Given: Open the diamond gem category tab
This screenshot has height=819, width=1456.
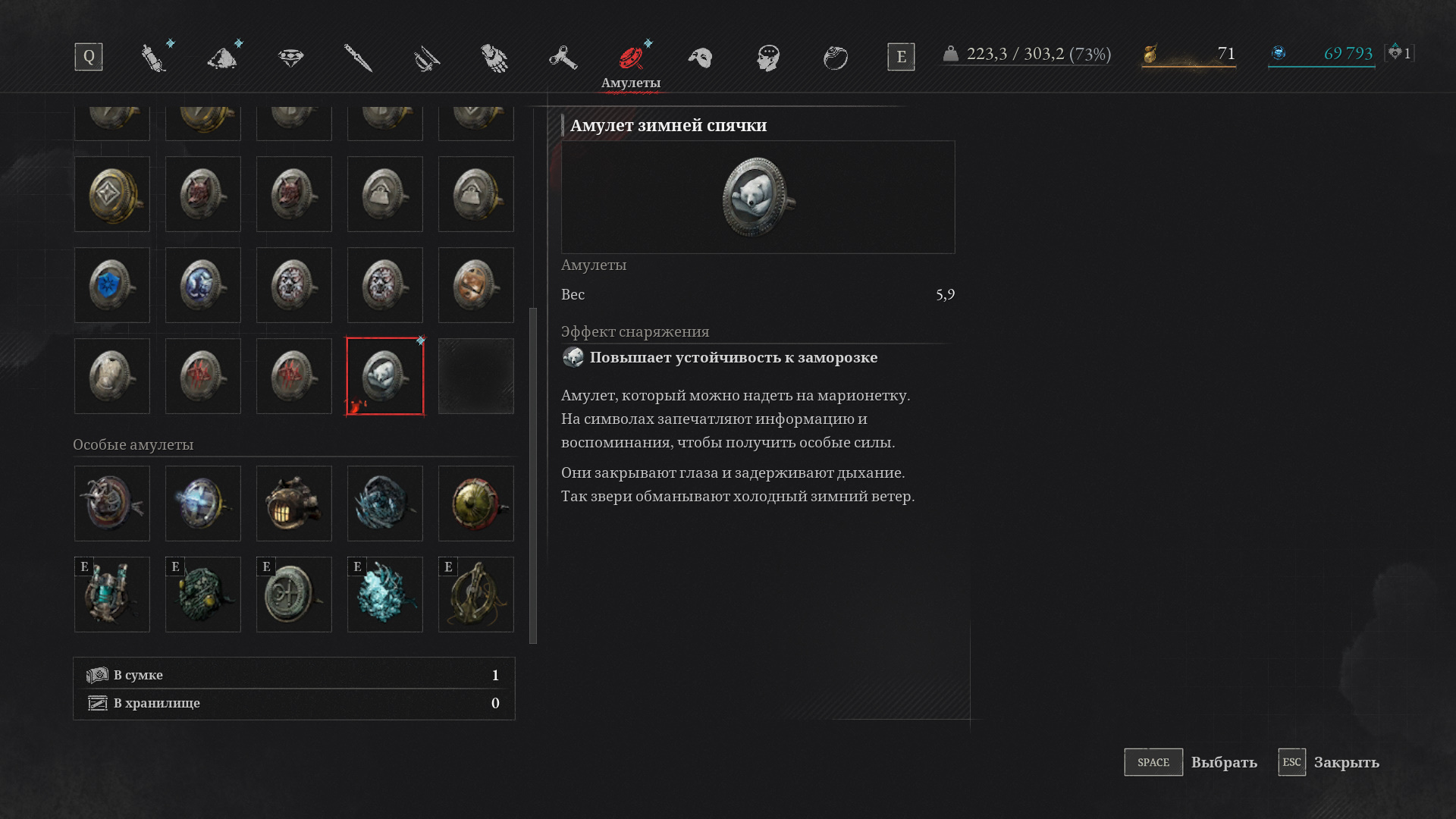Looking at the screenshot, I should click(290, 58).
